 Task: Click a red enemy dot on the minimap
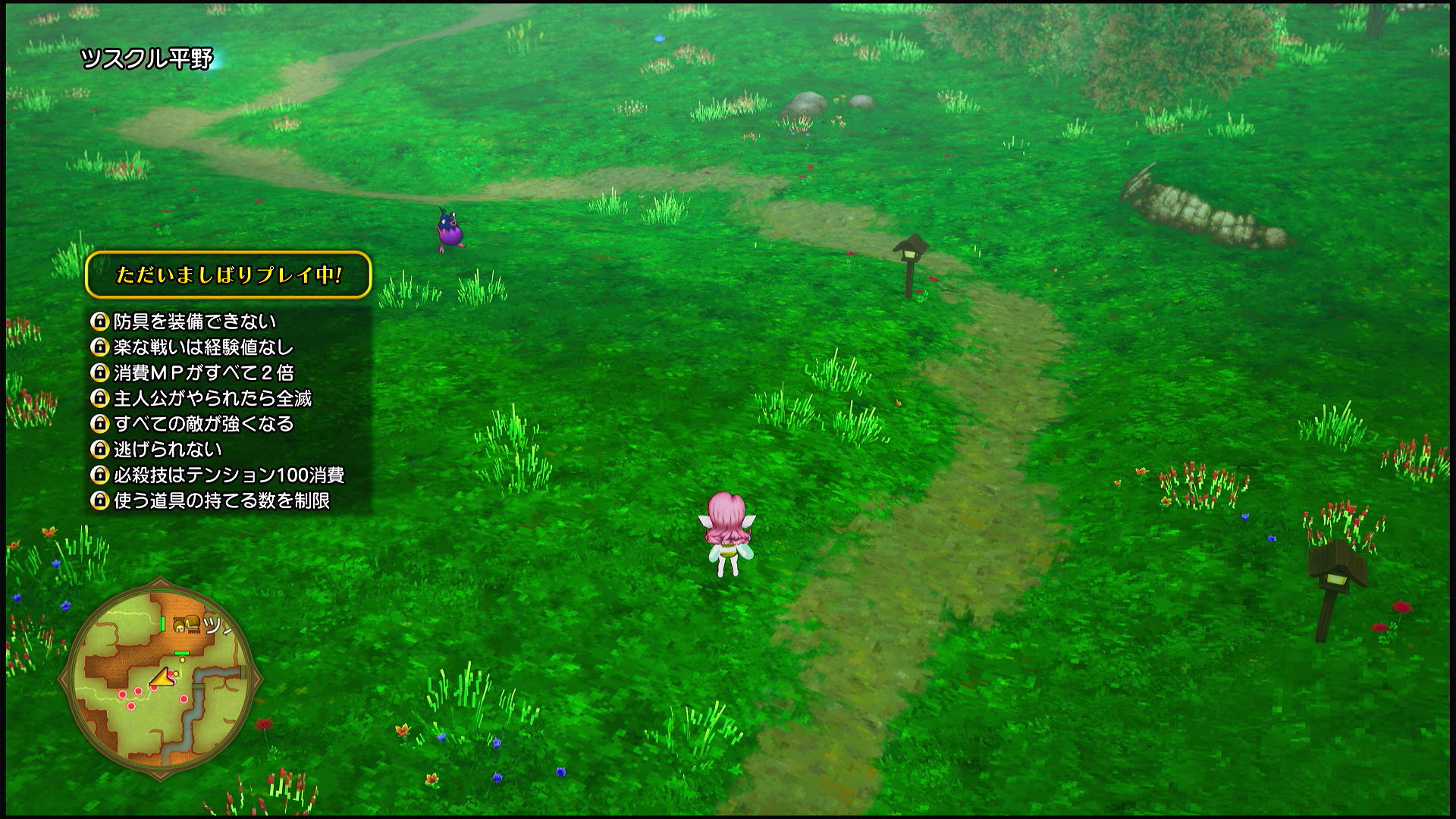[x=139, y=692]
